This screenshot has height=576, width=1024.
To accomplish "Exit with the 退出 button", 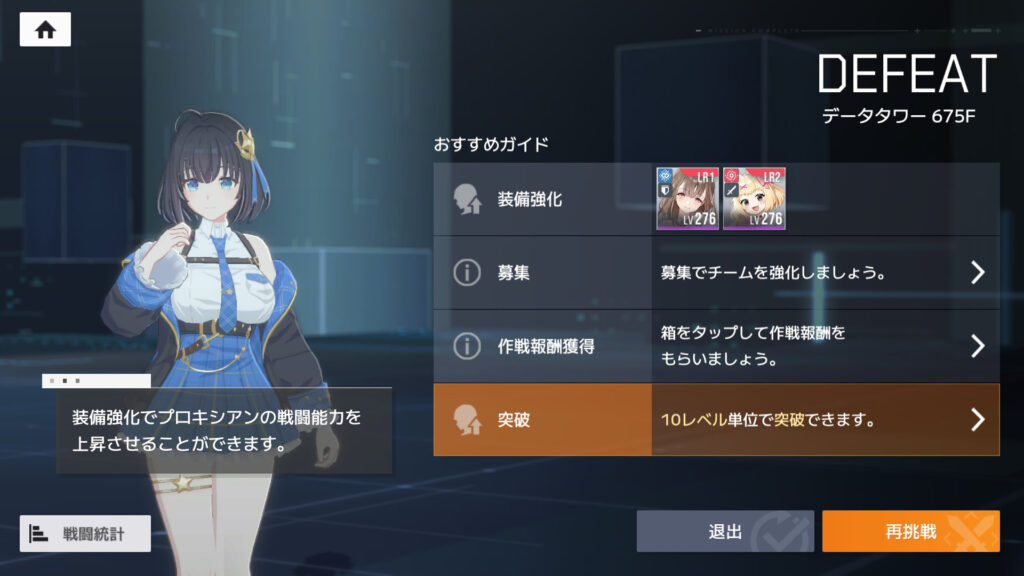I will [x=725, y=532].
